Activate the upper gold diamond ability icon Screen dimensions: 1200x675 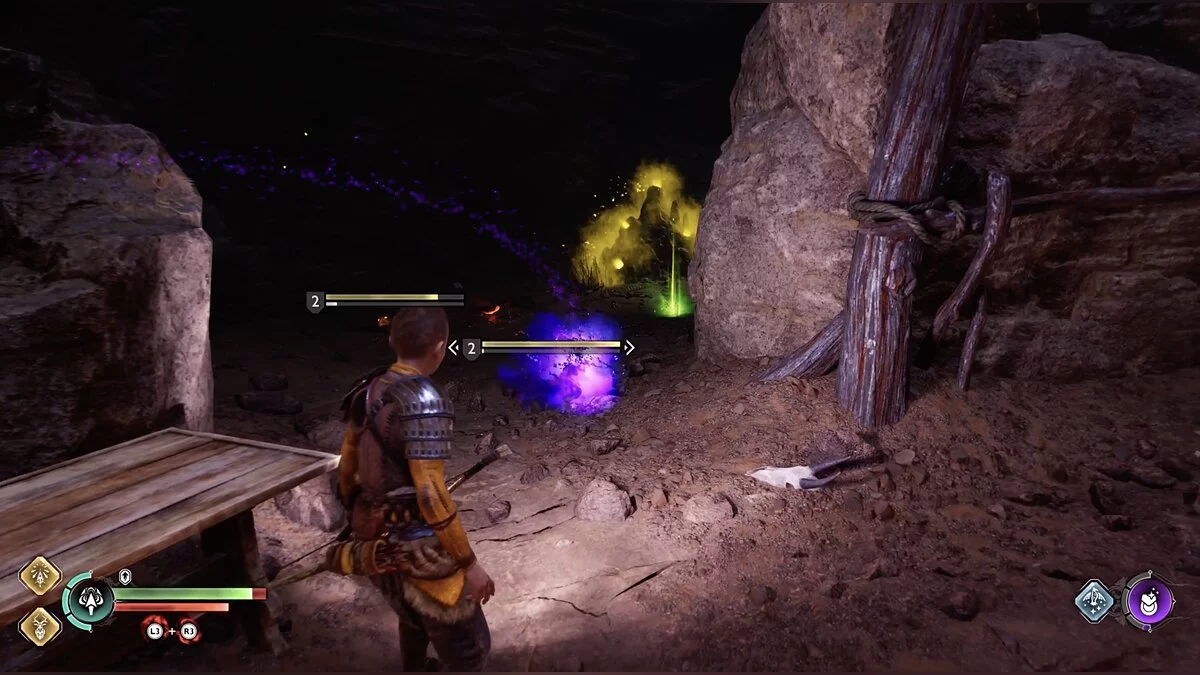pyautogui.click(x=40, y=577)
